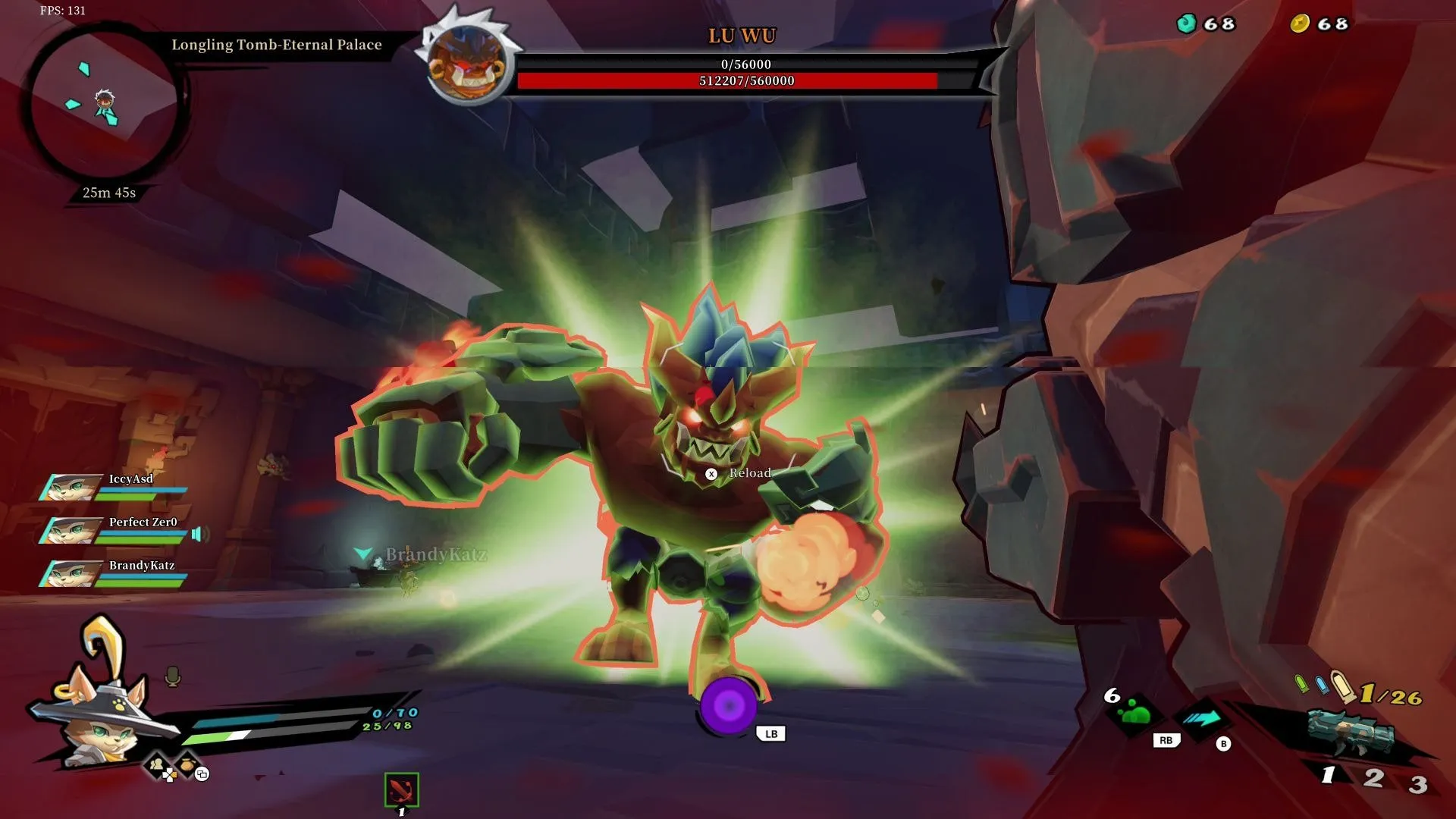Select the Lu Wu boss portrait
Image resolution: width=1456 pixels, height=819 pixels.
point(468,64)
